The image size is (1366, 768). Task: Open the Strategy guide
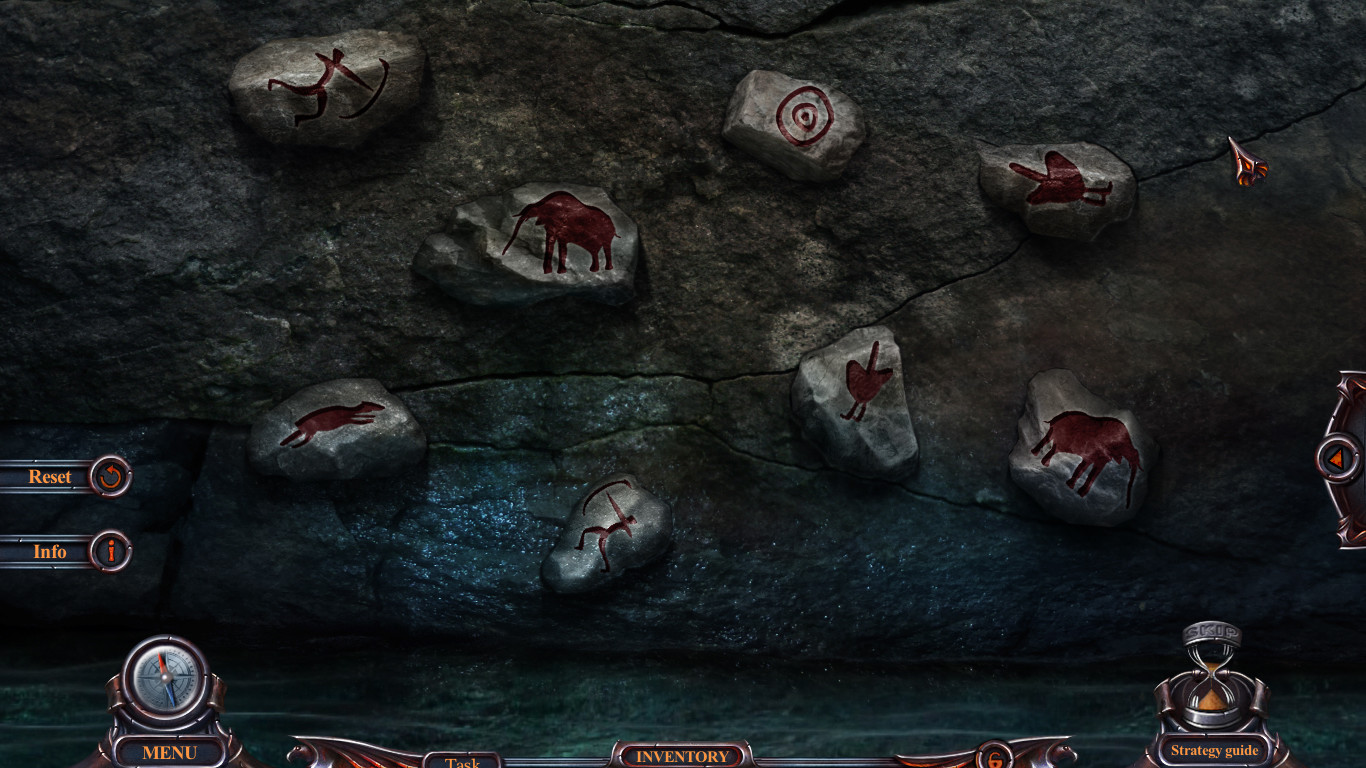(x=1213, y=750)
